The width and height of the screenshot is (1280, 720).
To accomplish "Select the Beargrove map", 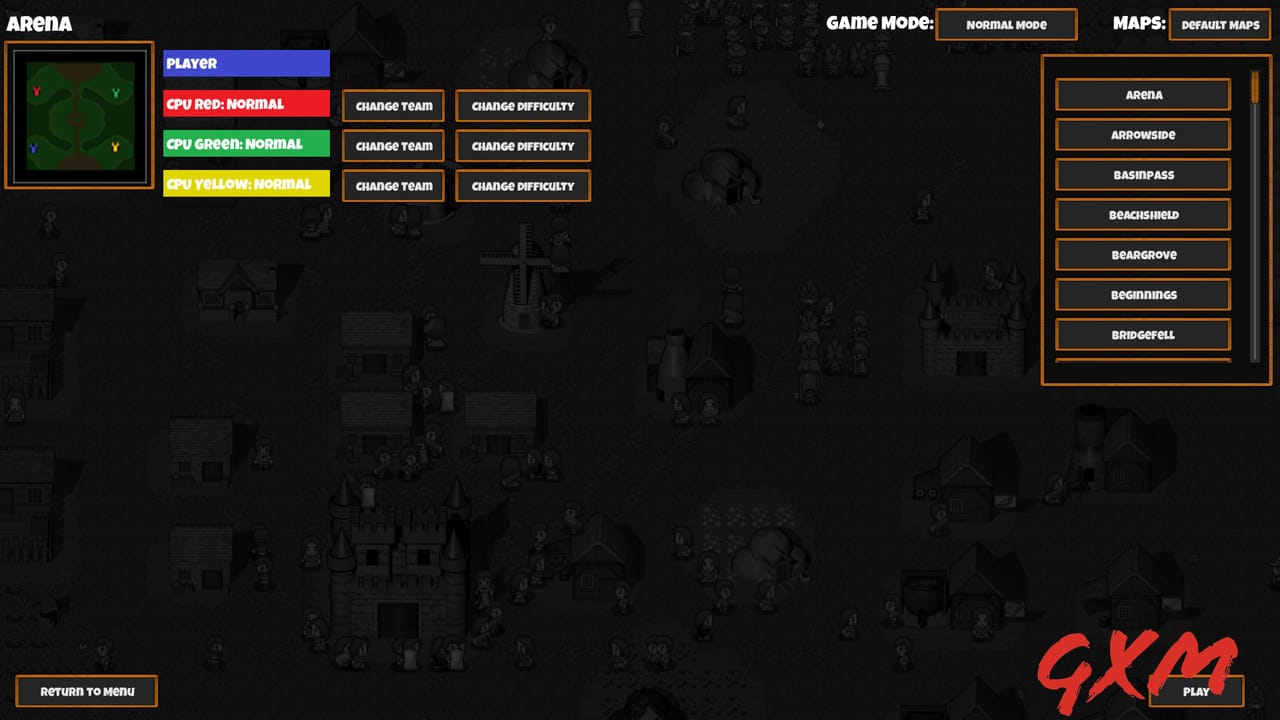I will coord(1142,254).
